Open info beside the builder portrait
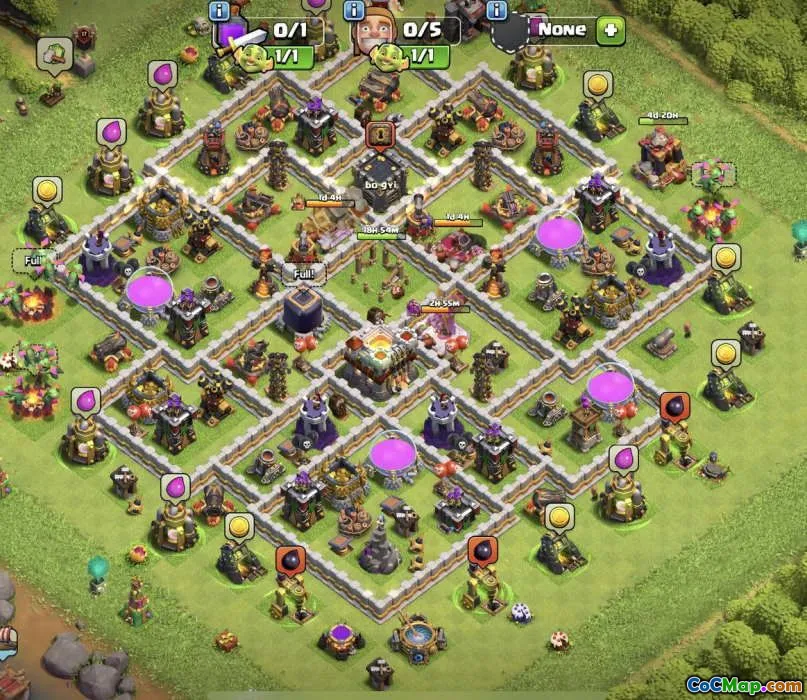Image resolution: width=807 pixels, height=700 pixels. (354, 10)
